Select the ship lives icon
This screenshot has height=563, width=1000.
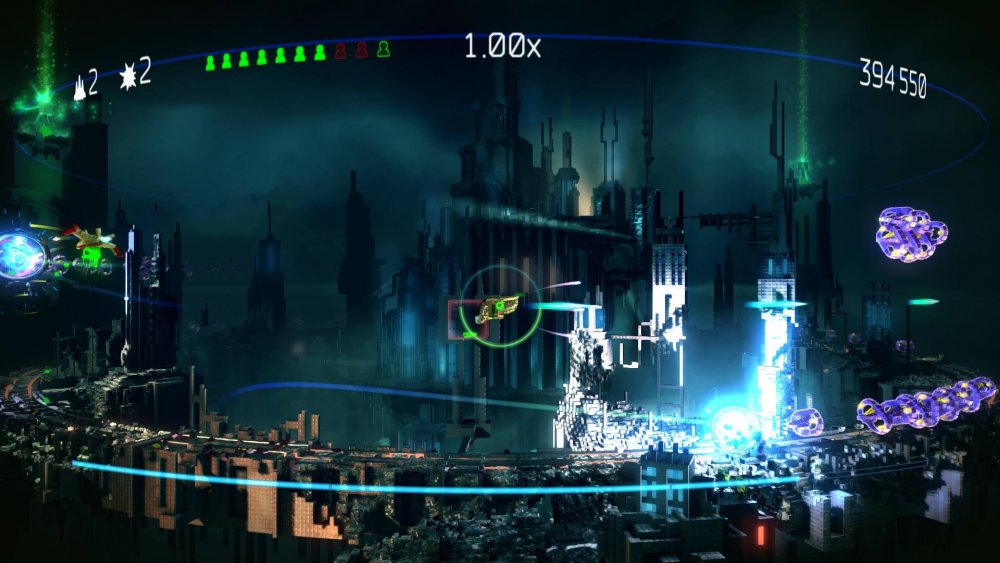(x=80, y=88)
